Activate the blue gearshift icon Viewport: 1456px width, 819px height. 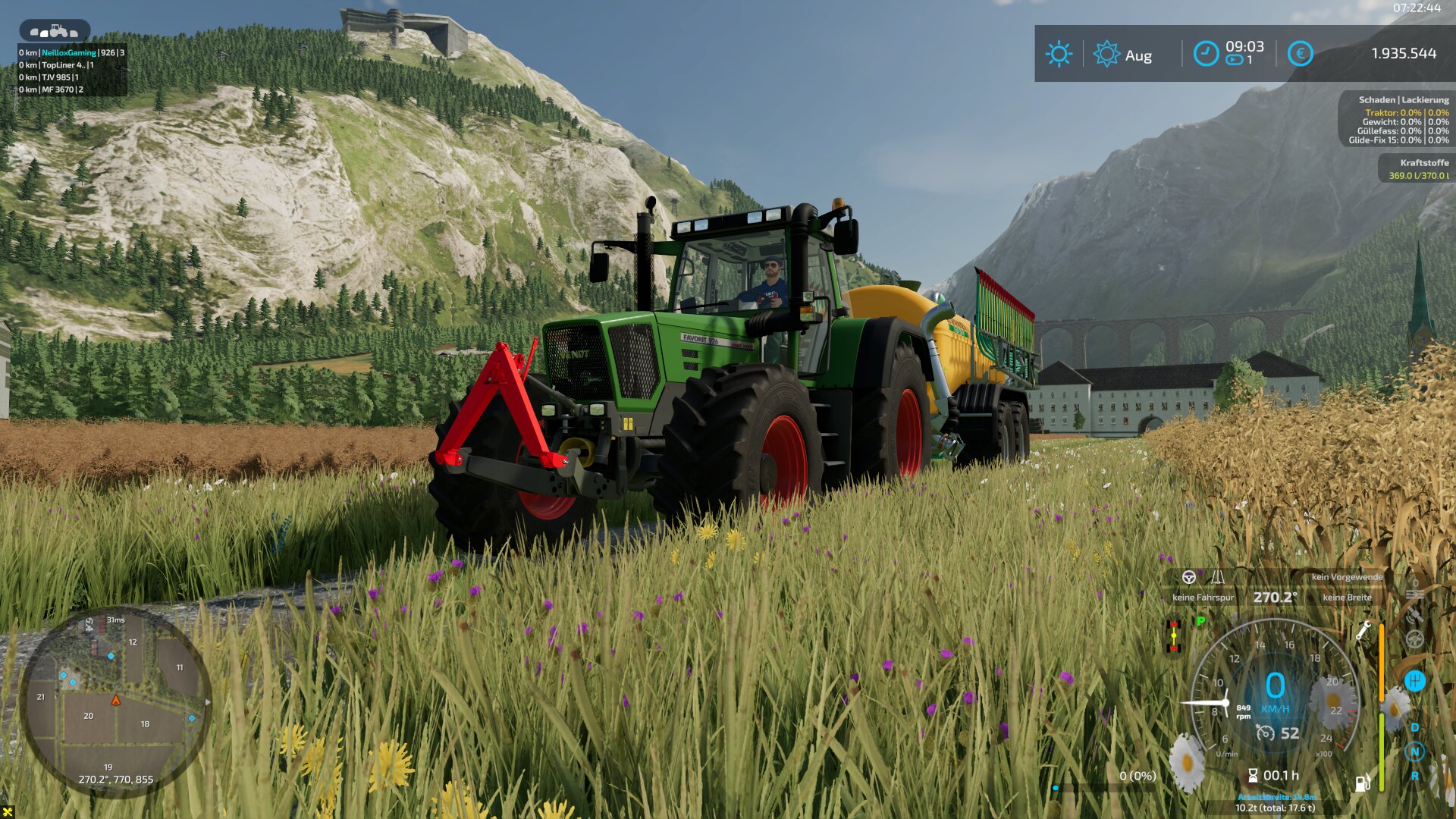pos(1414,680)
